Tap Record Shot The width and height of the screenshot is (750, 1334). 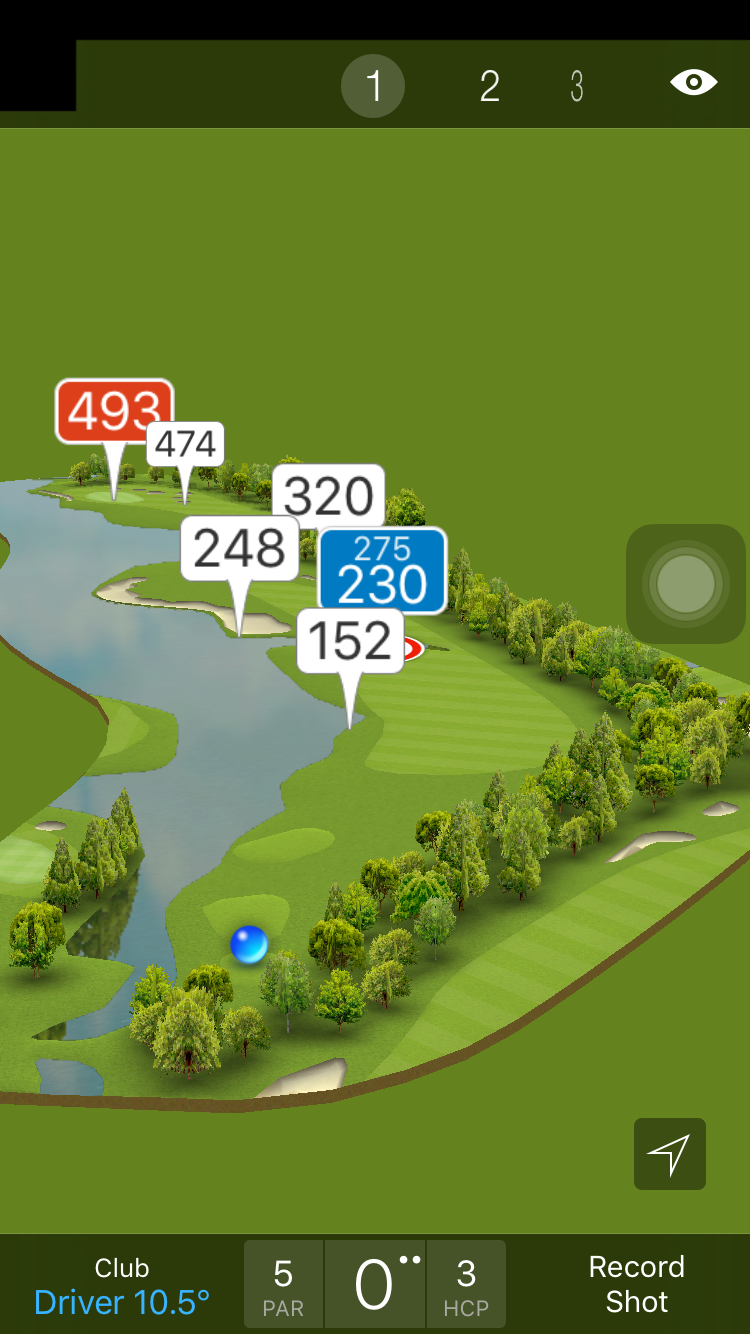tap(636, 1284)
